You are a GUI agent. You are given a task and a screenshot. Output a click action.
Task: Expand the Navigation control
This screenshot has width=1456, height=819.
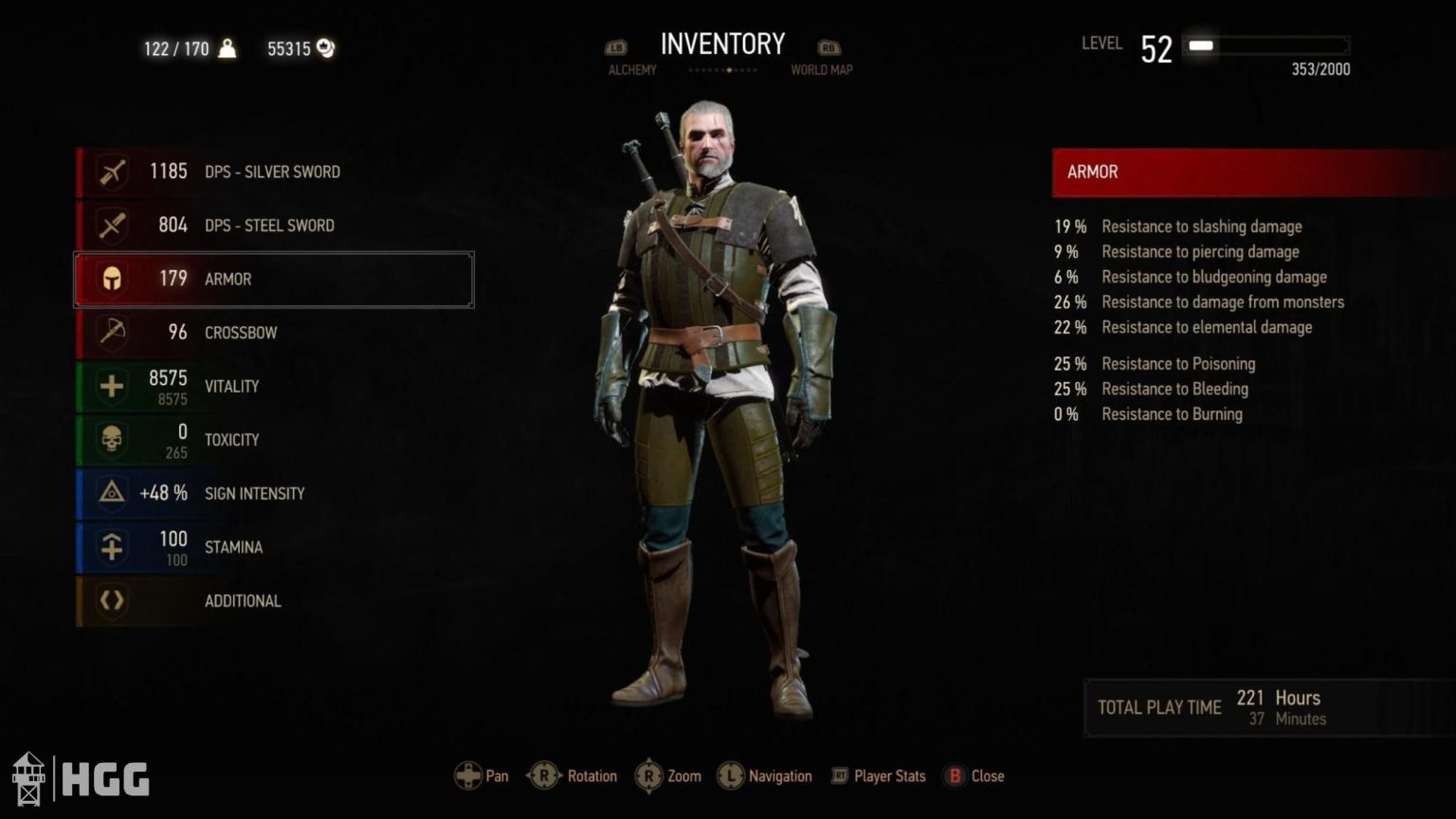point(731,775)
